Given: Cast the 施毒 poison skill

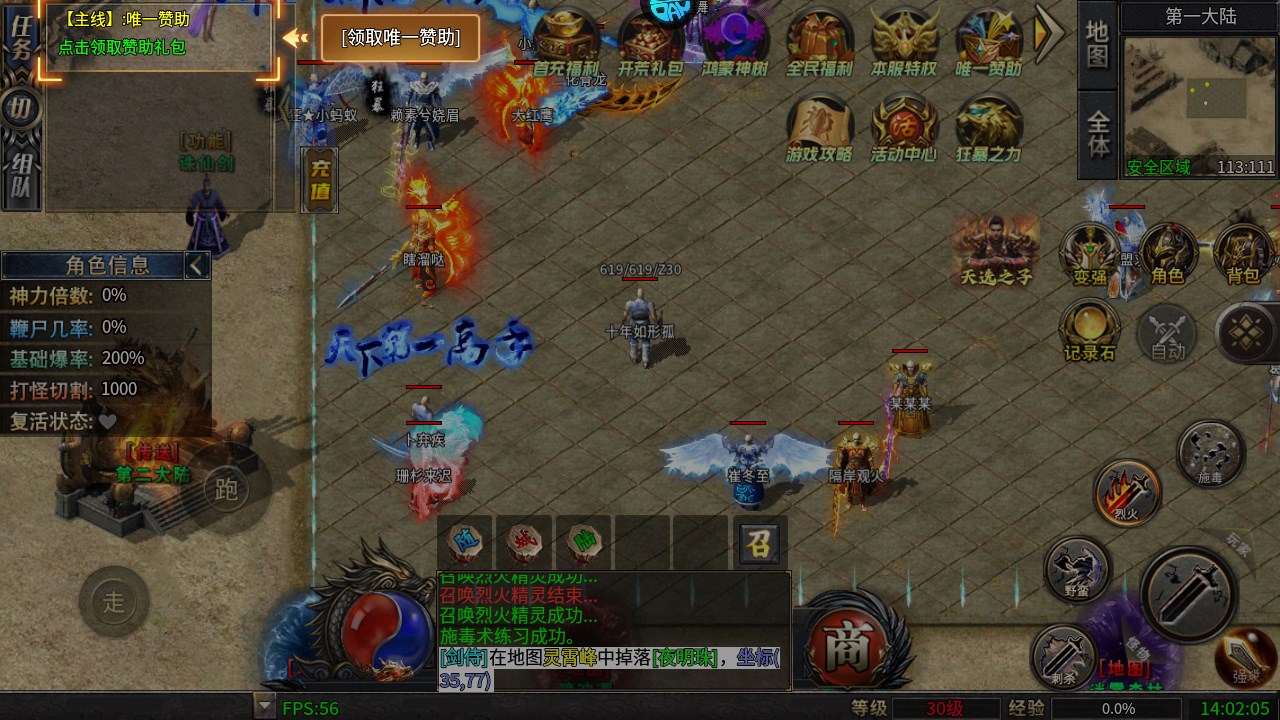Looking at the screenshot, I should pyautogui.click(x=1209, y=452).
